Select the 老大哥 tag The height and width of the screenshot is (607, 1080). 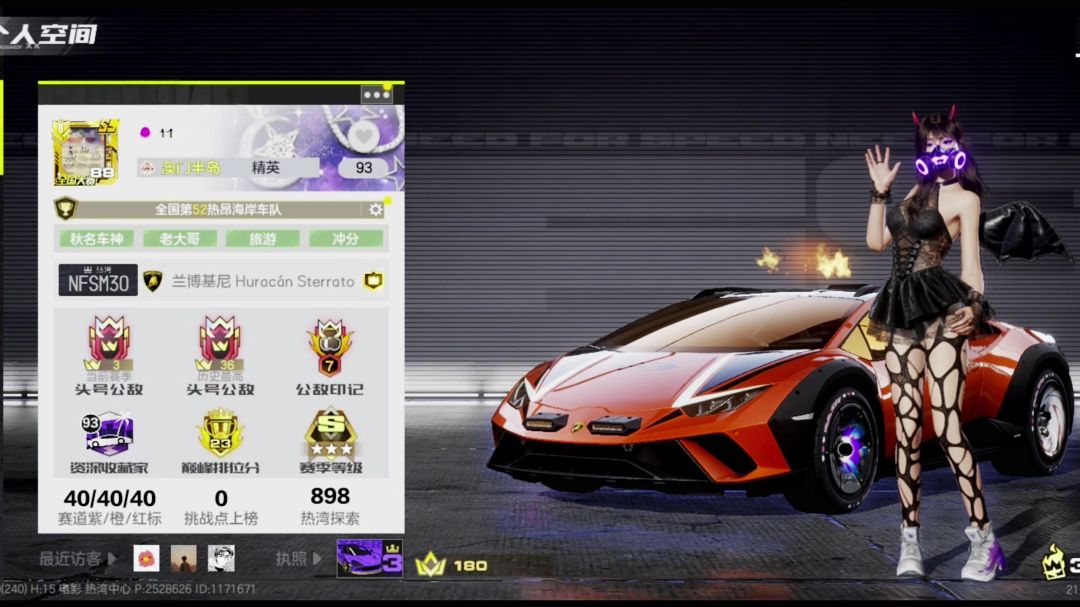[179, 239]
